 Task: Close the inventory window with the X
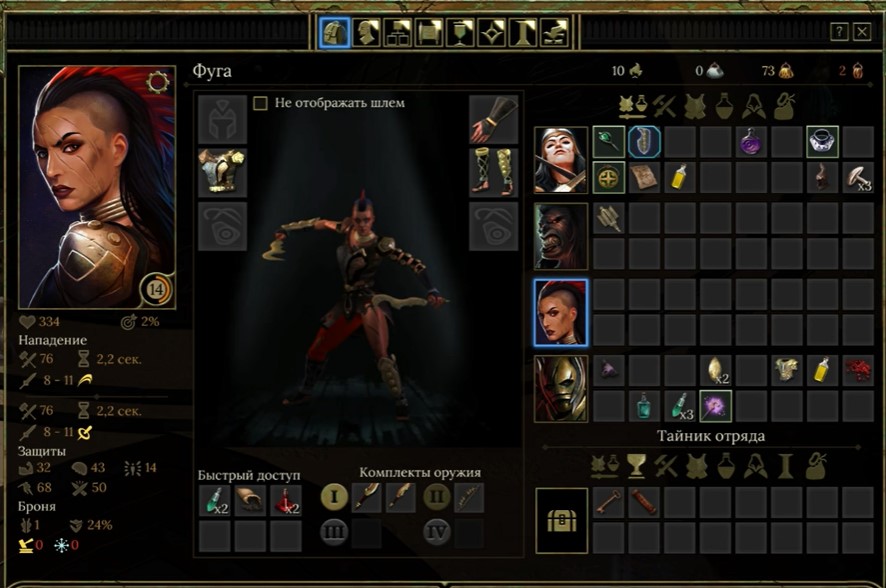(862, 32)
